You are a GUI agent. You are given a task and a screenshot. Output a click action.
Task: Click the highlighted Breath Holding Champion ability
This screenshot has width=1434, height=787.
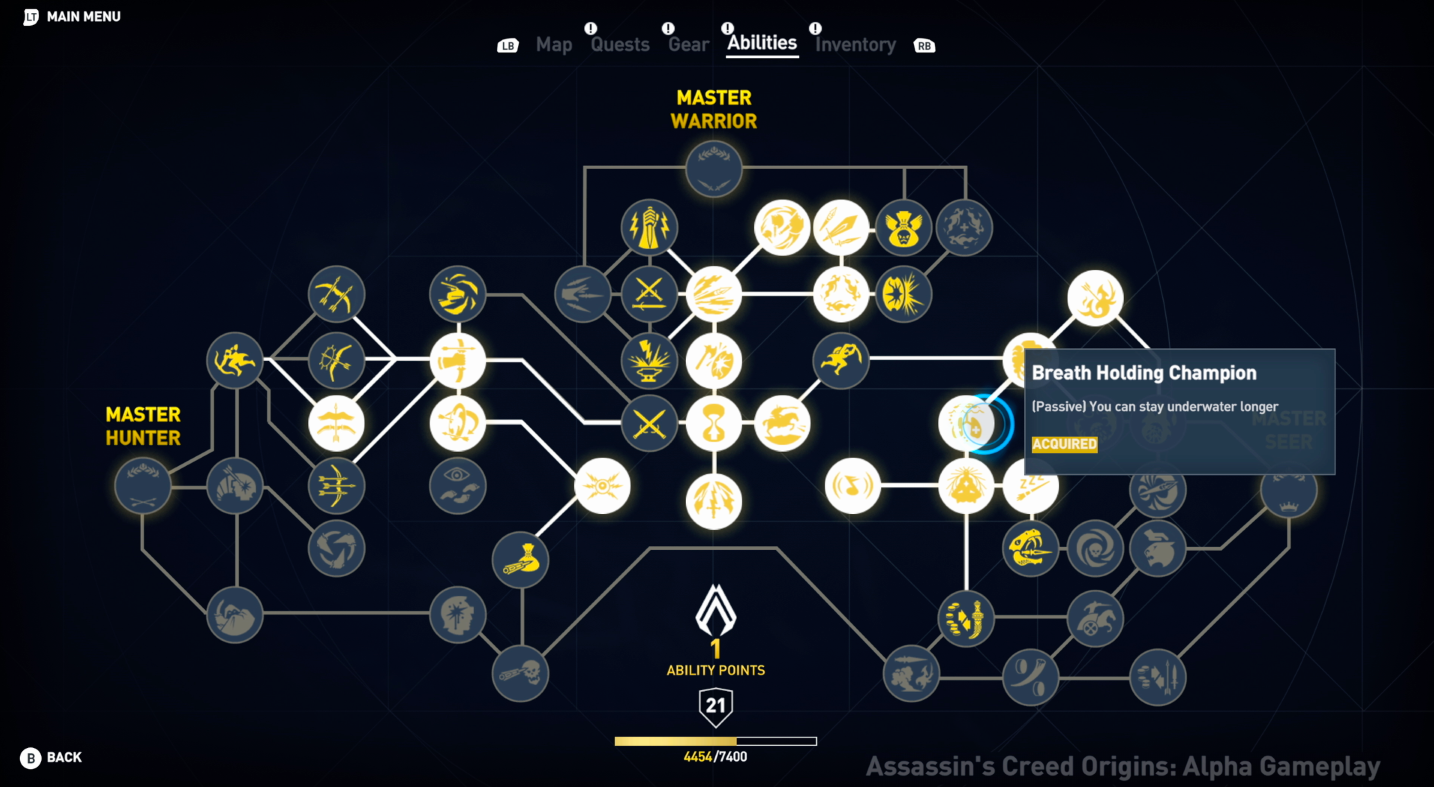[967, 423]
